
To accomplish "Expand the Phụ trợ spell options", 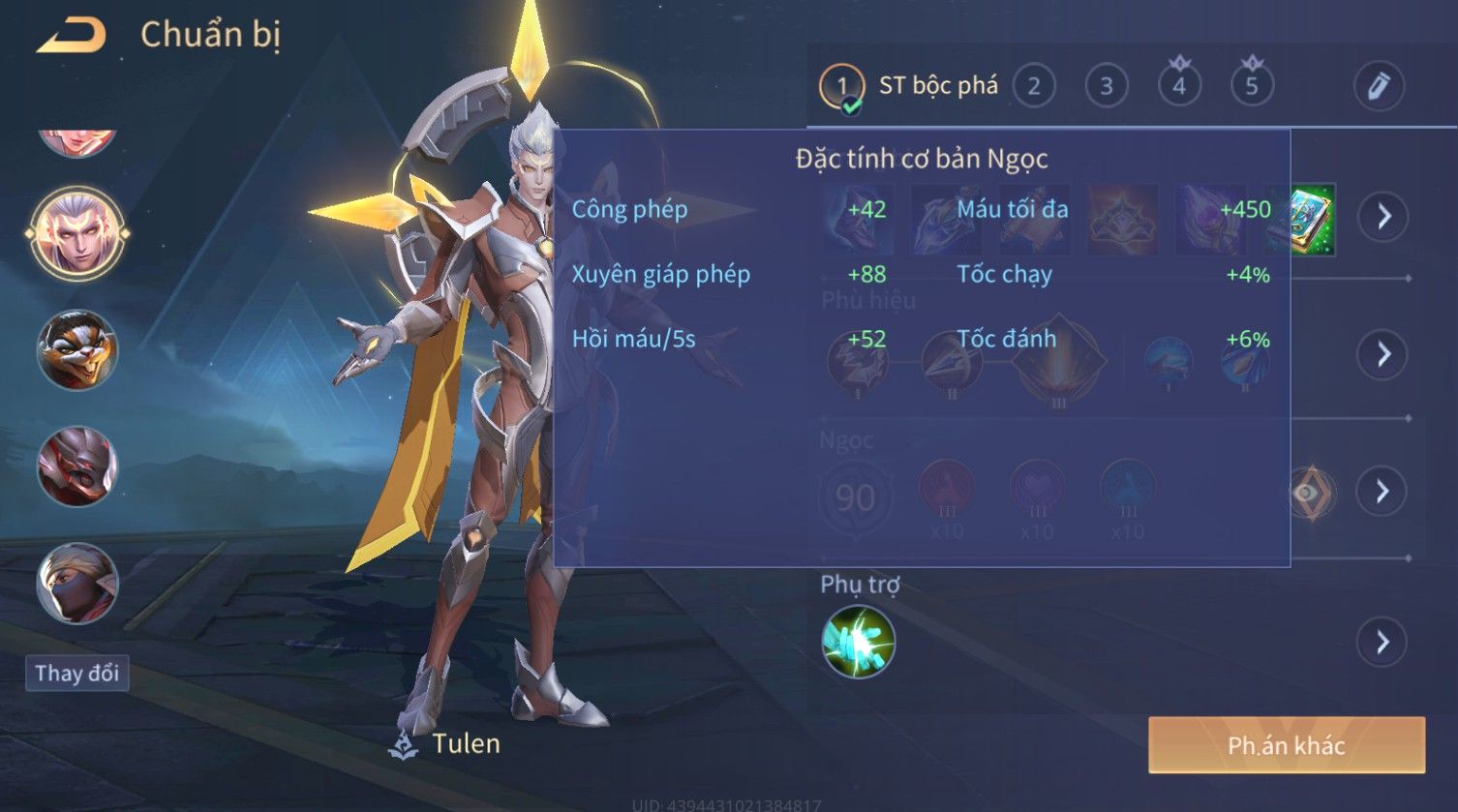I will 1382,642.
